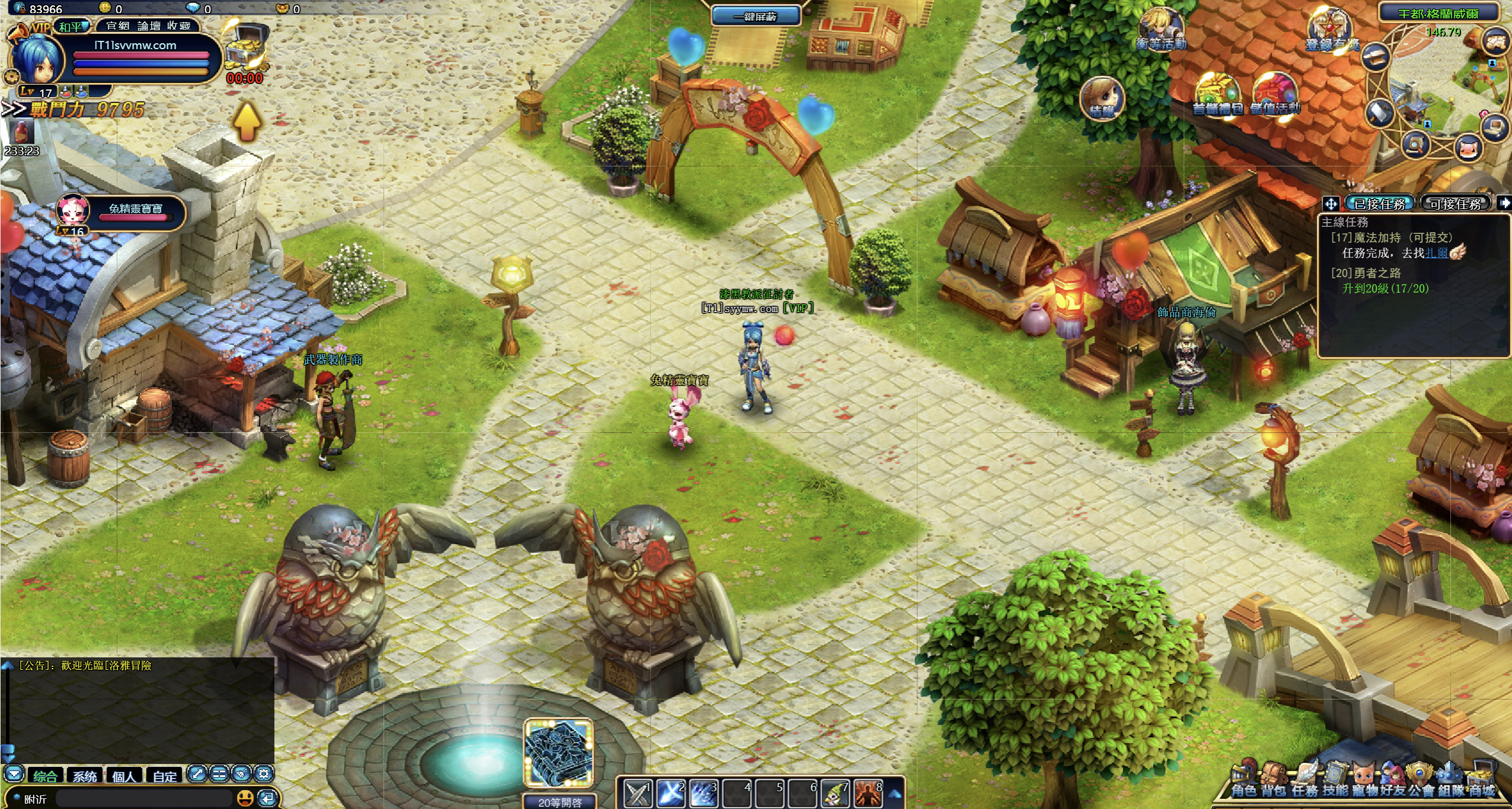The height and width of the screenshot is (809, 1512).
Task: Switch chat to the 個人 personal tab
Action: coord(124,776)
